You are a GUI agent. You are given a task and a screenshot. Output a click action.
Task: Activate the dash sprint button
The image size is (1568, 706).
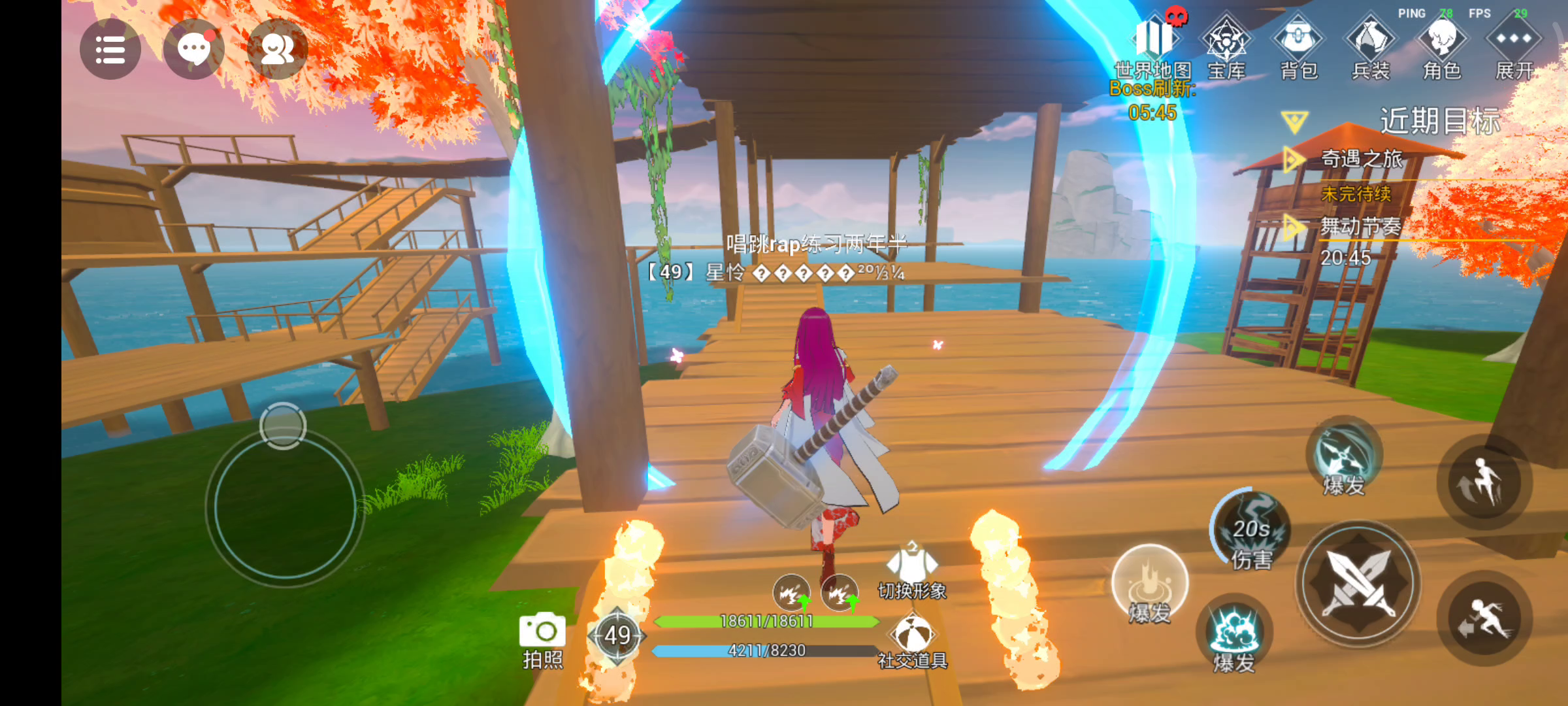1484,618
